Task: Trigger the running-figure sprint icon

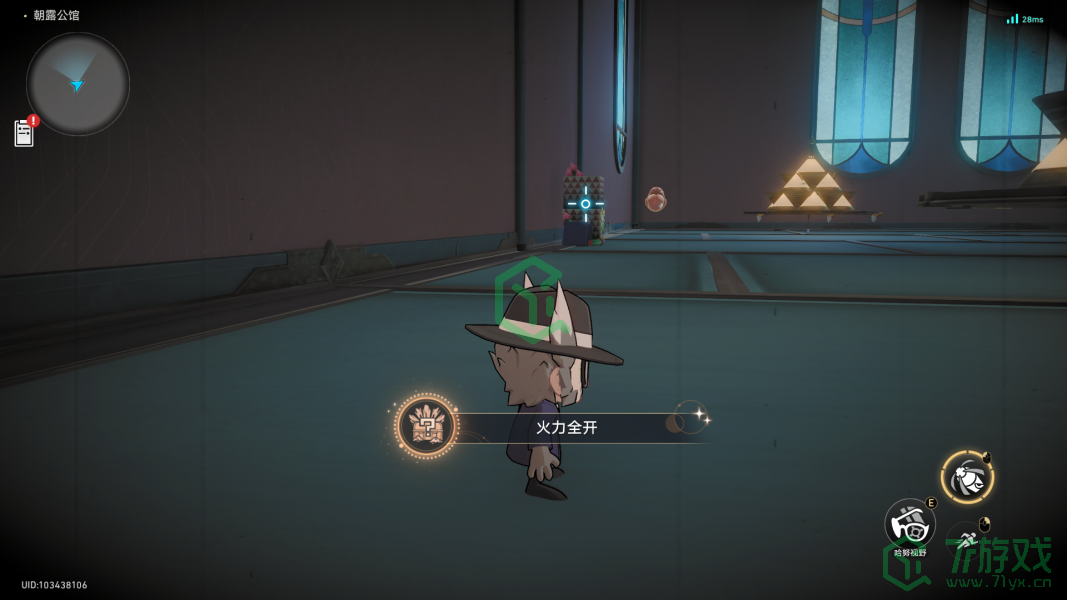Action: pos(966,541)
